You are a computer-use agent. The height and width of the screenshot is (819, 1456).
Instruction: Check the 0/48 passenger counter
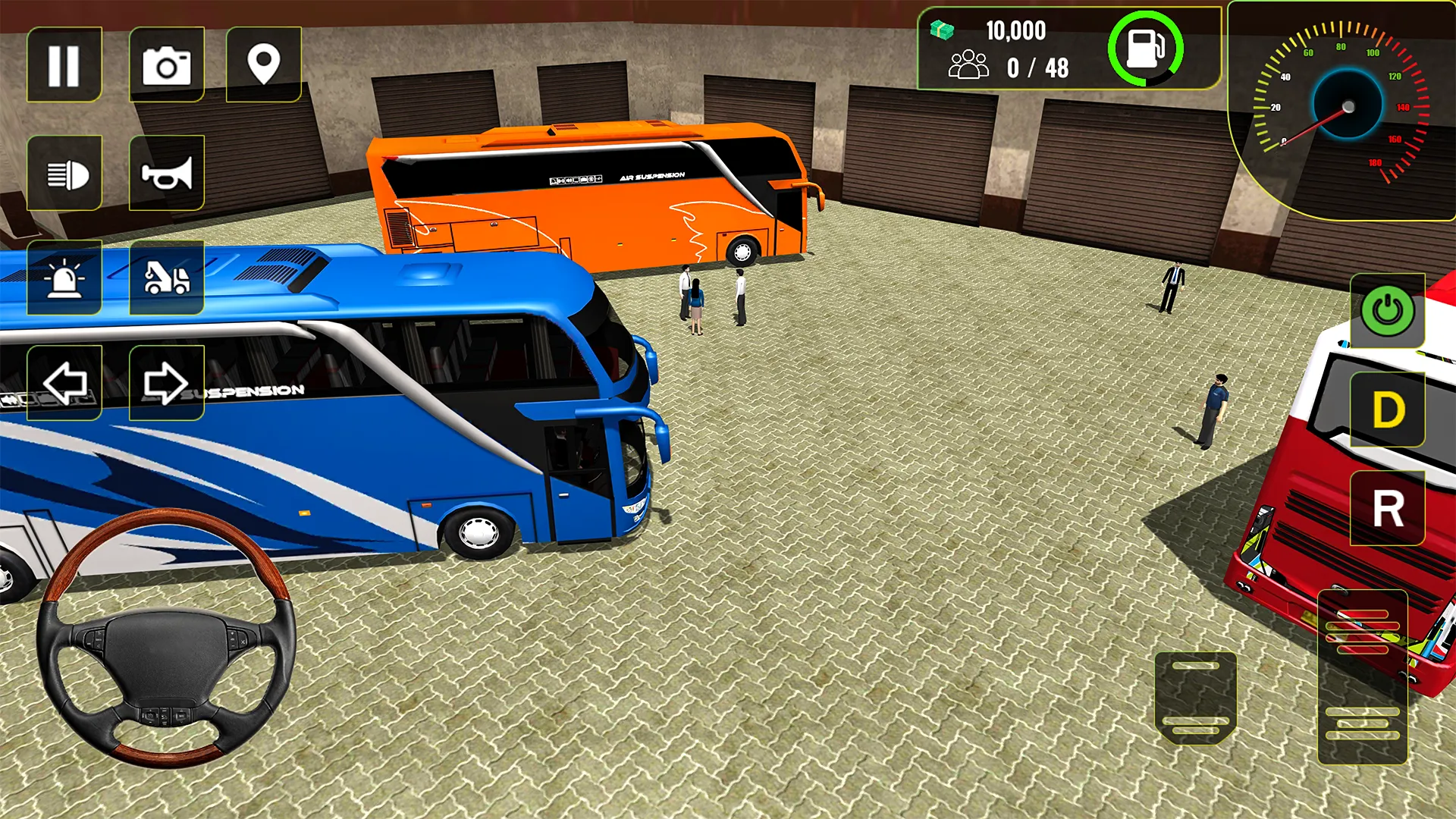(x=1016, y=69)
